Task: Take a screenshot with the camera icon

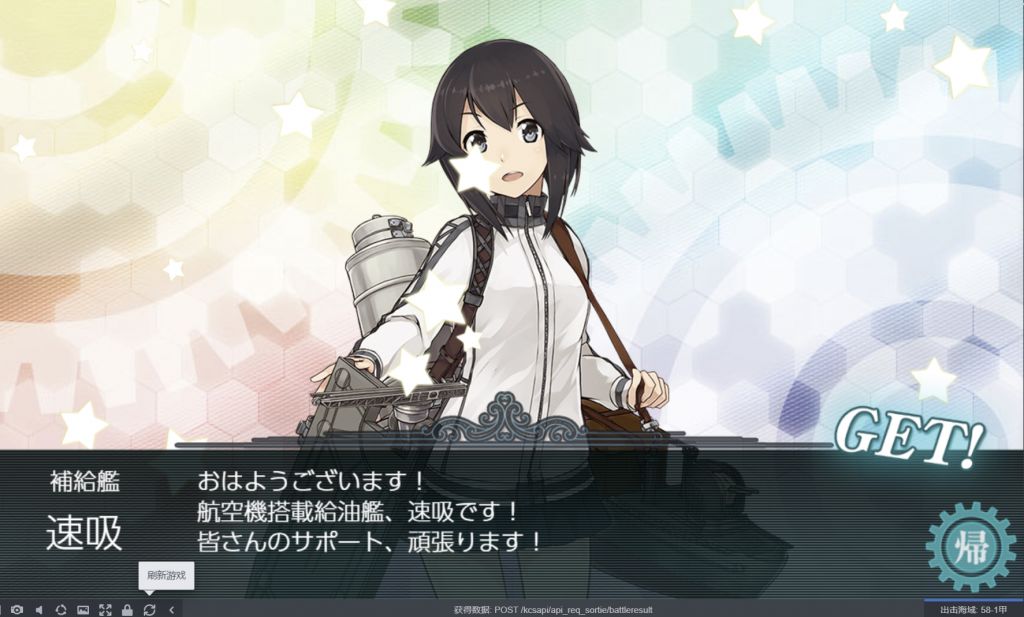Action: [x=17, y=609]
